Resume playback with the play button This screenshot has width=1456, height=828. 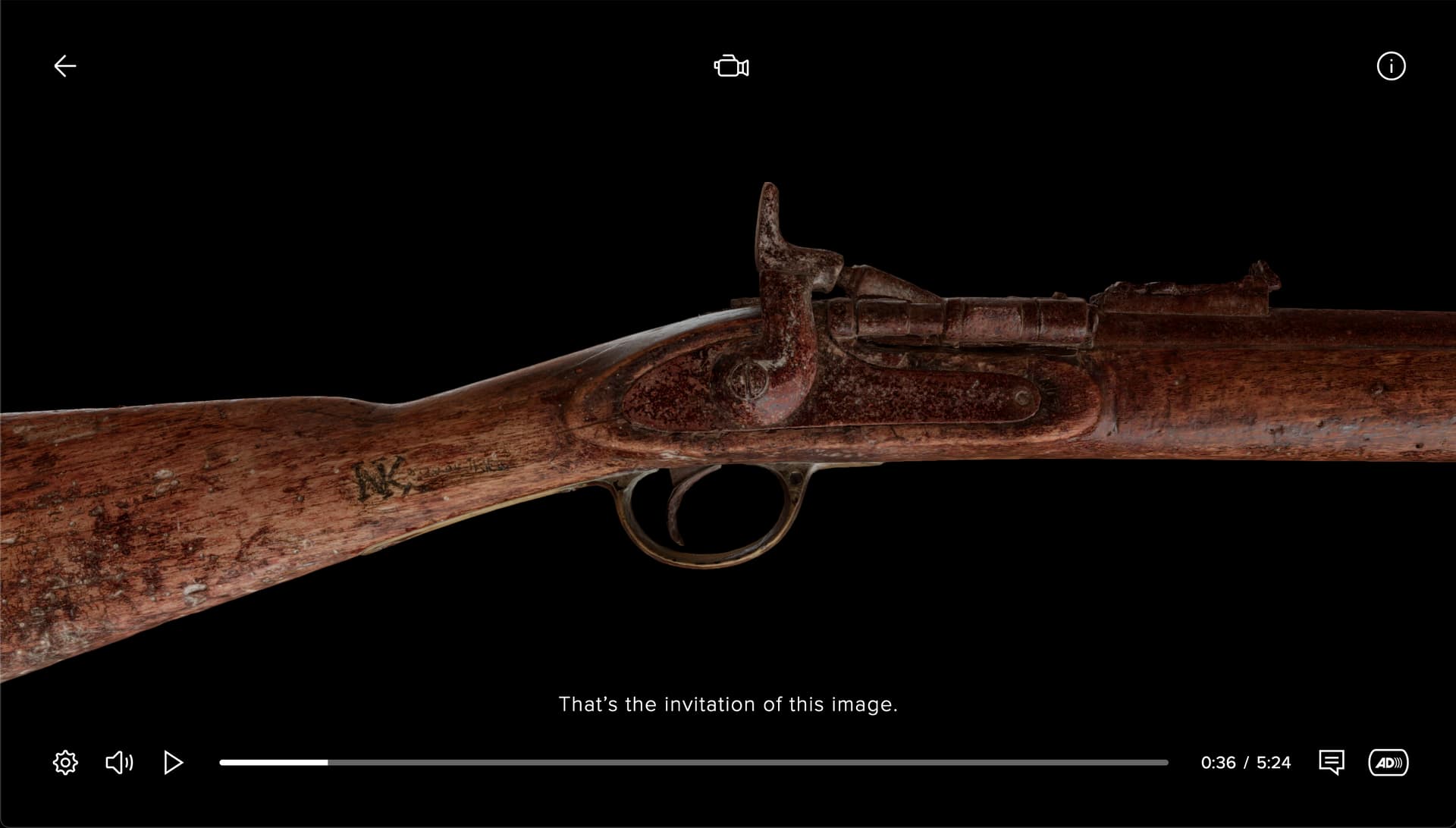coord(173,762)
